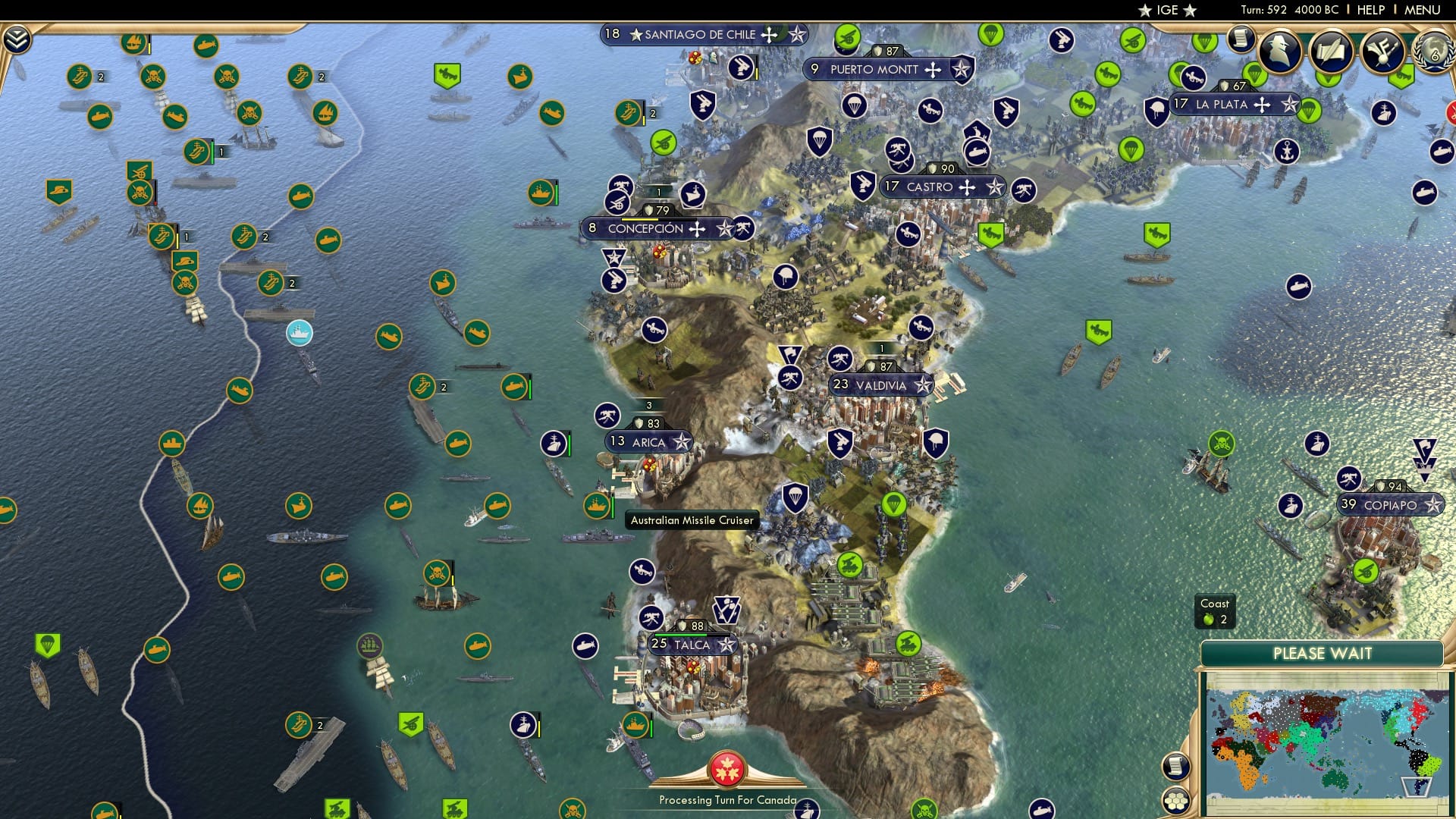Open the MENU
This screenshot has height=819, width=1456.
[1422, 10]
